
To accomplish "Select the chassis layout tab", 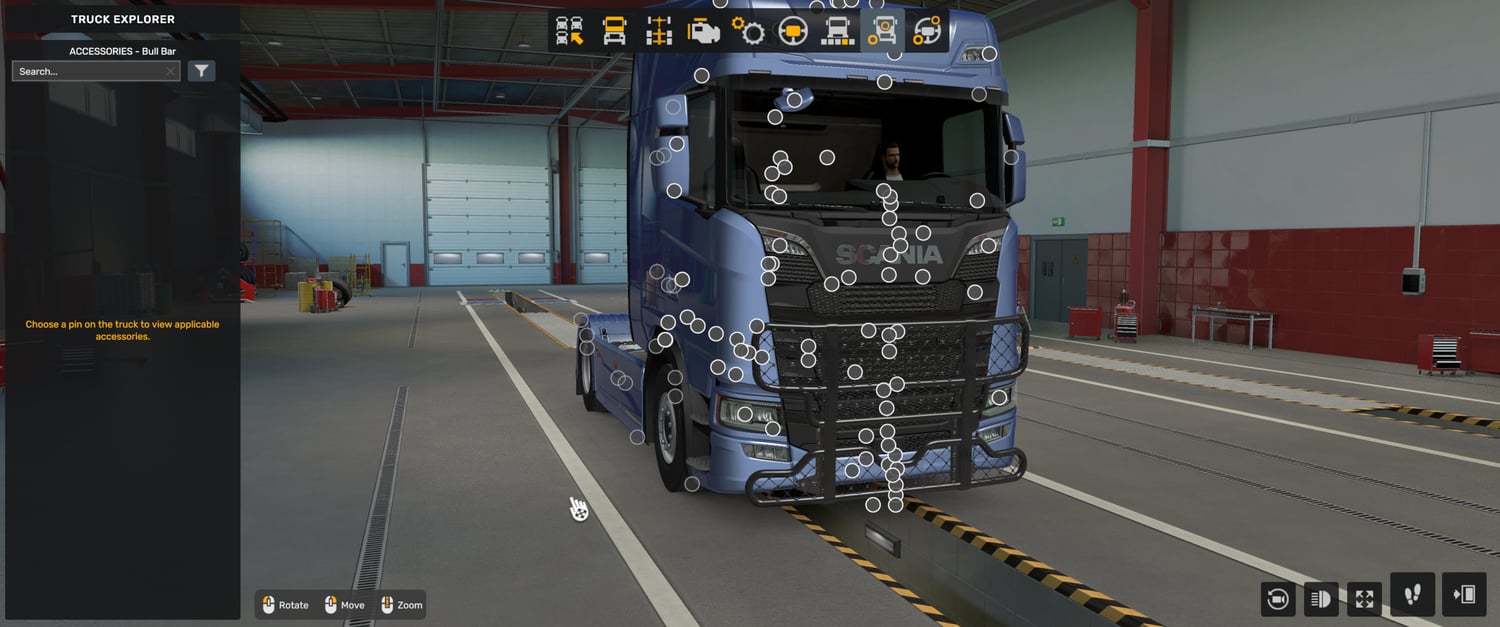I will [659, 32].
